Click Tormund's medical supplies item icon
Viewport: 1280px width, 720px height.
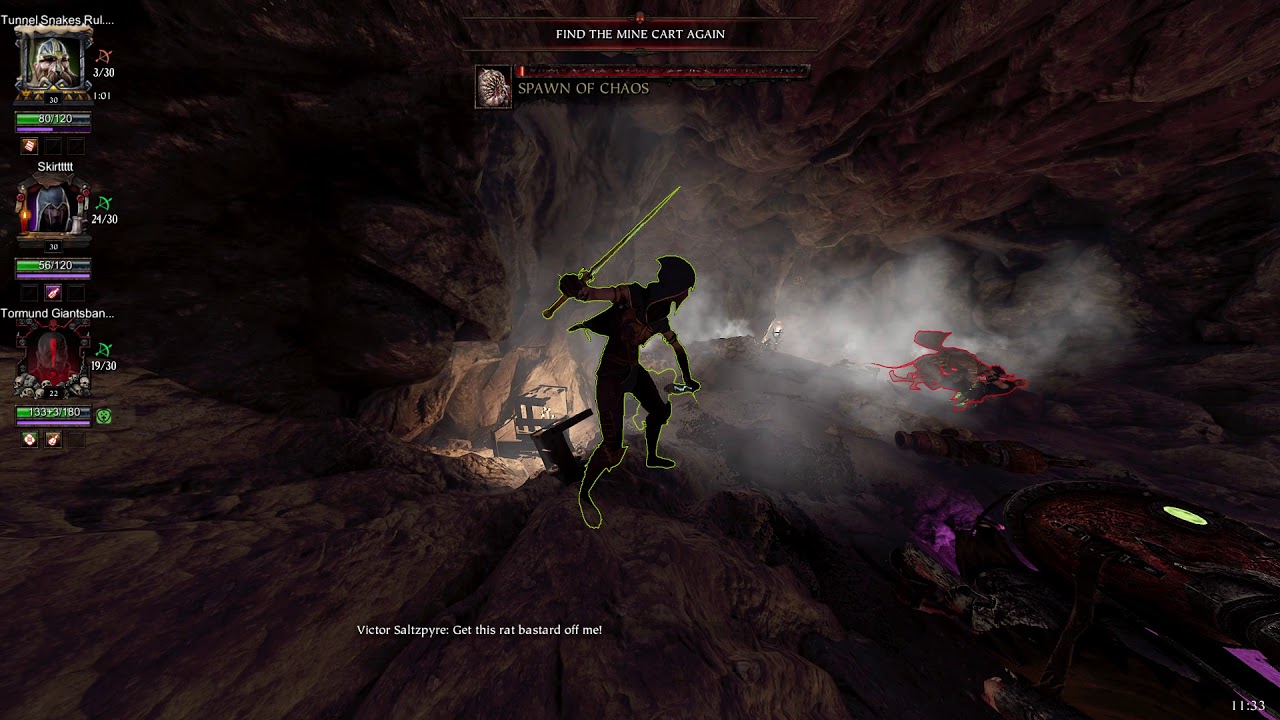coord(30,439)
